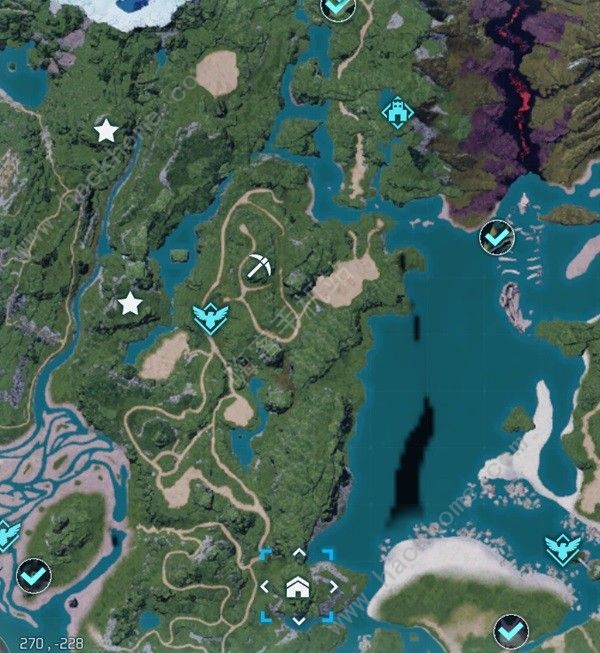Click the home base house icon
This screenshot has width=600, height=653.
pyautogui.click(x=297, y=587)
